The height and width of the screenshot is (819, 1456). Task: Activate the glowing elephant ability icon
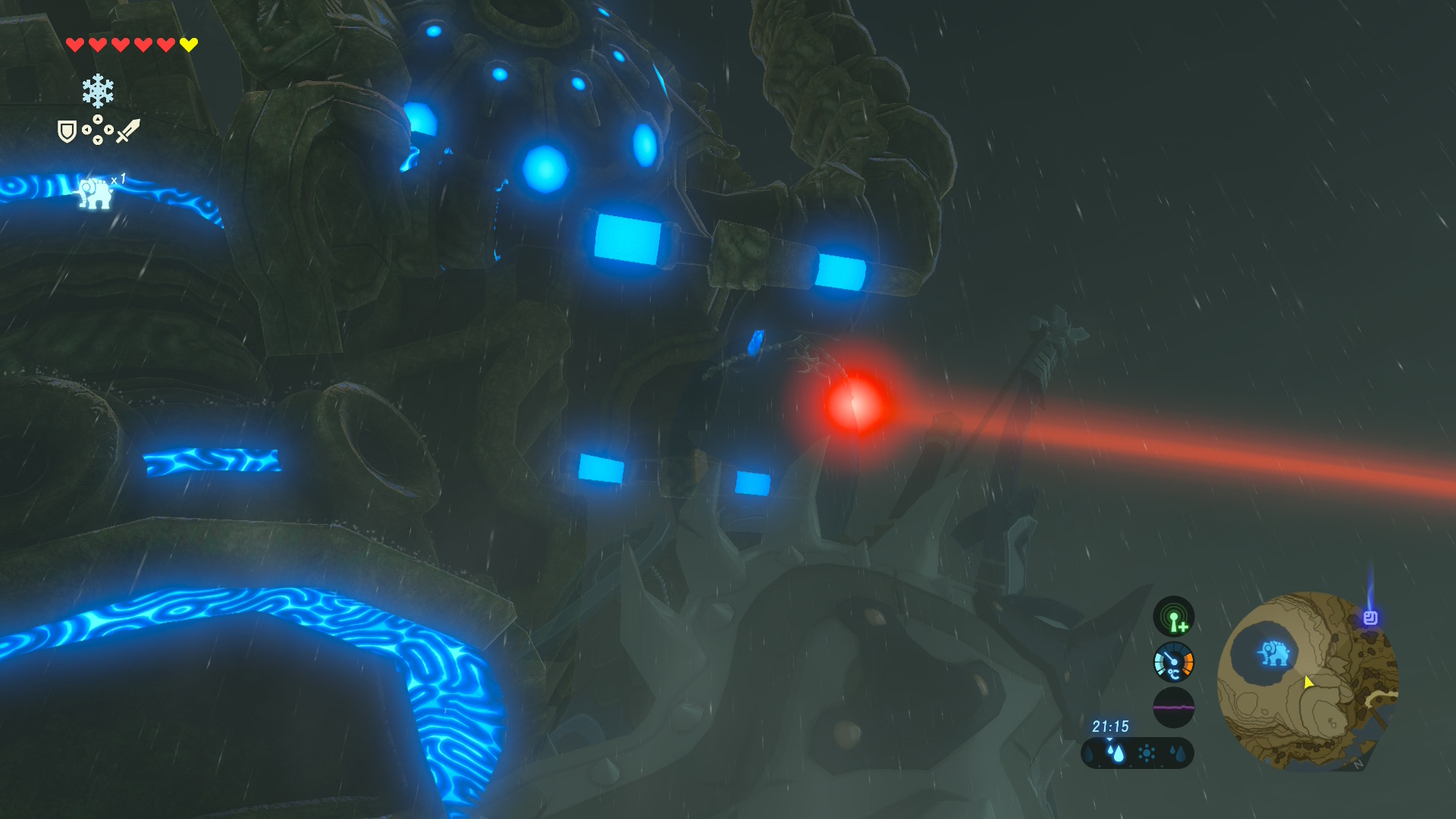tap(96, 193)
